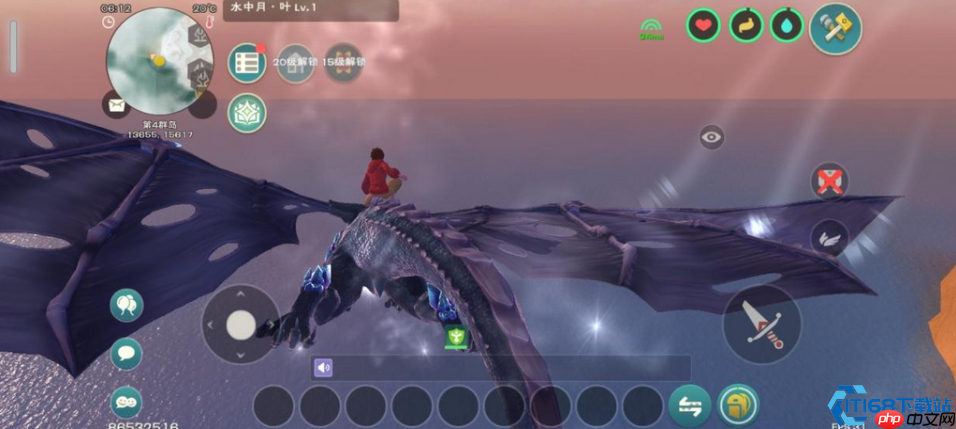The image size is (956, 429).
Task: Tap the house icon locked until level 20
Action: (x=295, y=62)
